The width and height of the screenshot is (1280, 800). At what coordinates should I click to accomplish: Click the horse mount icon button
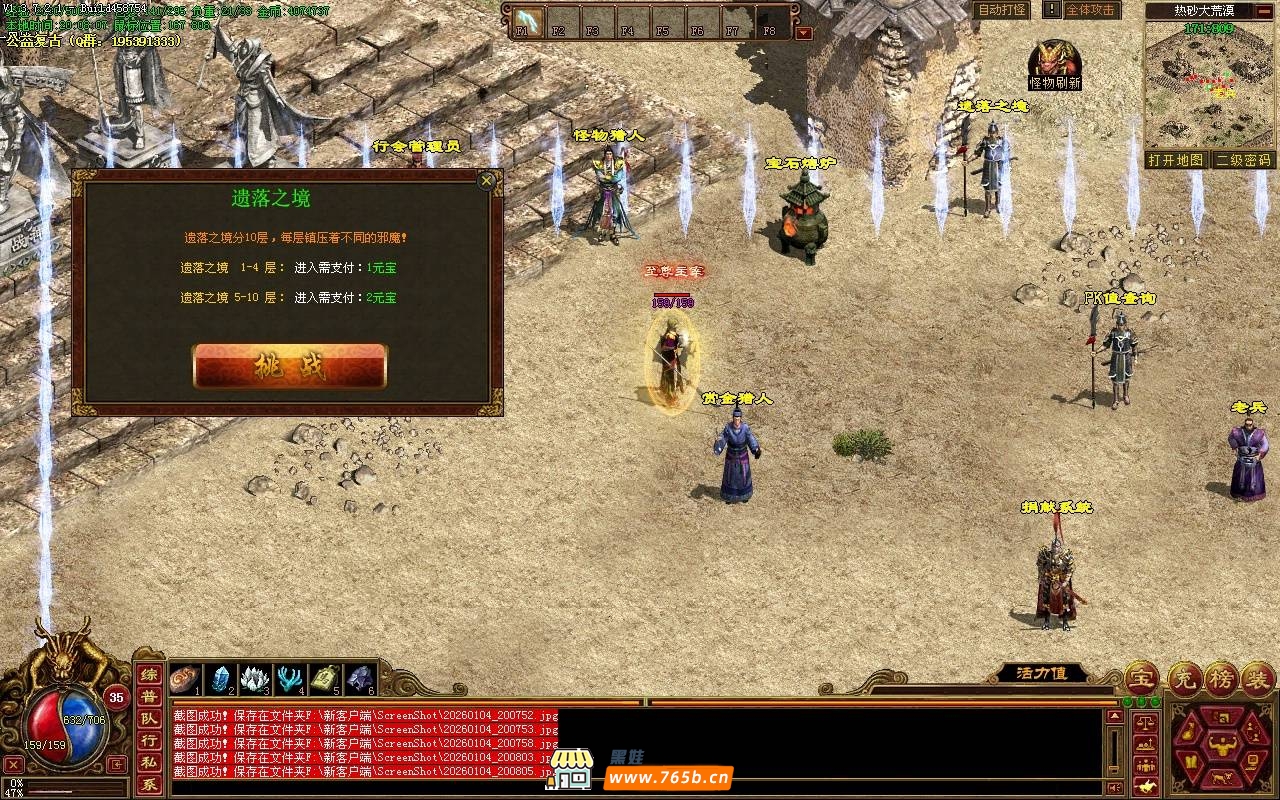click(1145, 788)
